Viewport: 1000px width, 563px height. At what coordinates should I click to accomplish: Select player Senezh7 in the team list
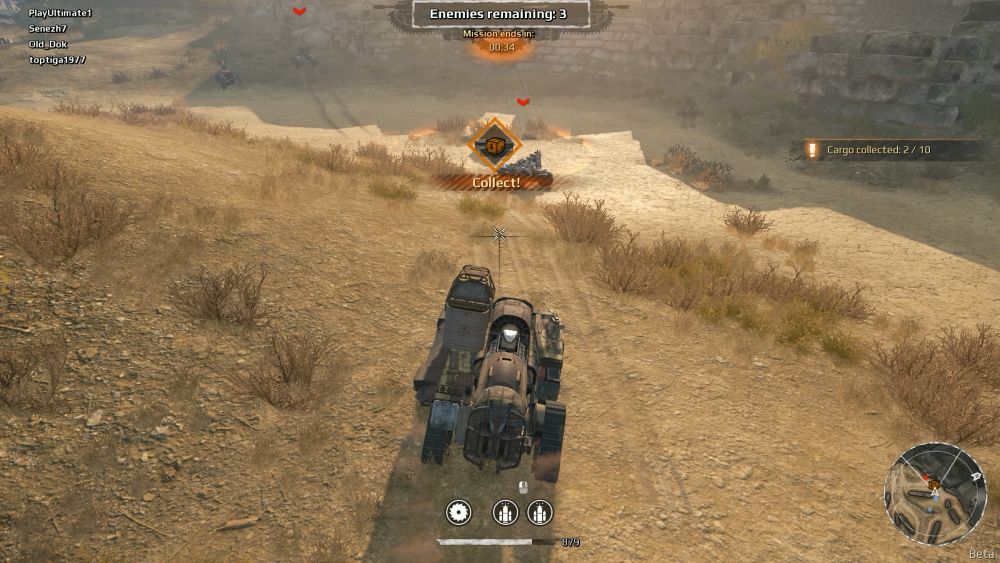click(x=50, y=28)
